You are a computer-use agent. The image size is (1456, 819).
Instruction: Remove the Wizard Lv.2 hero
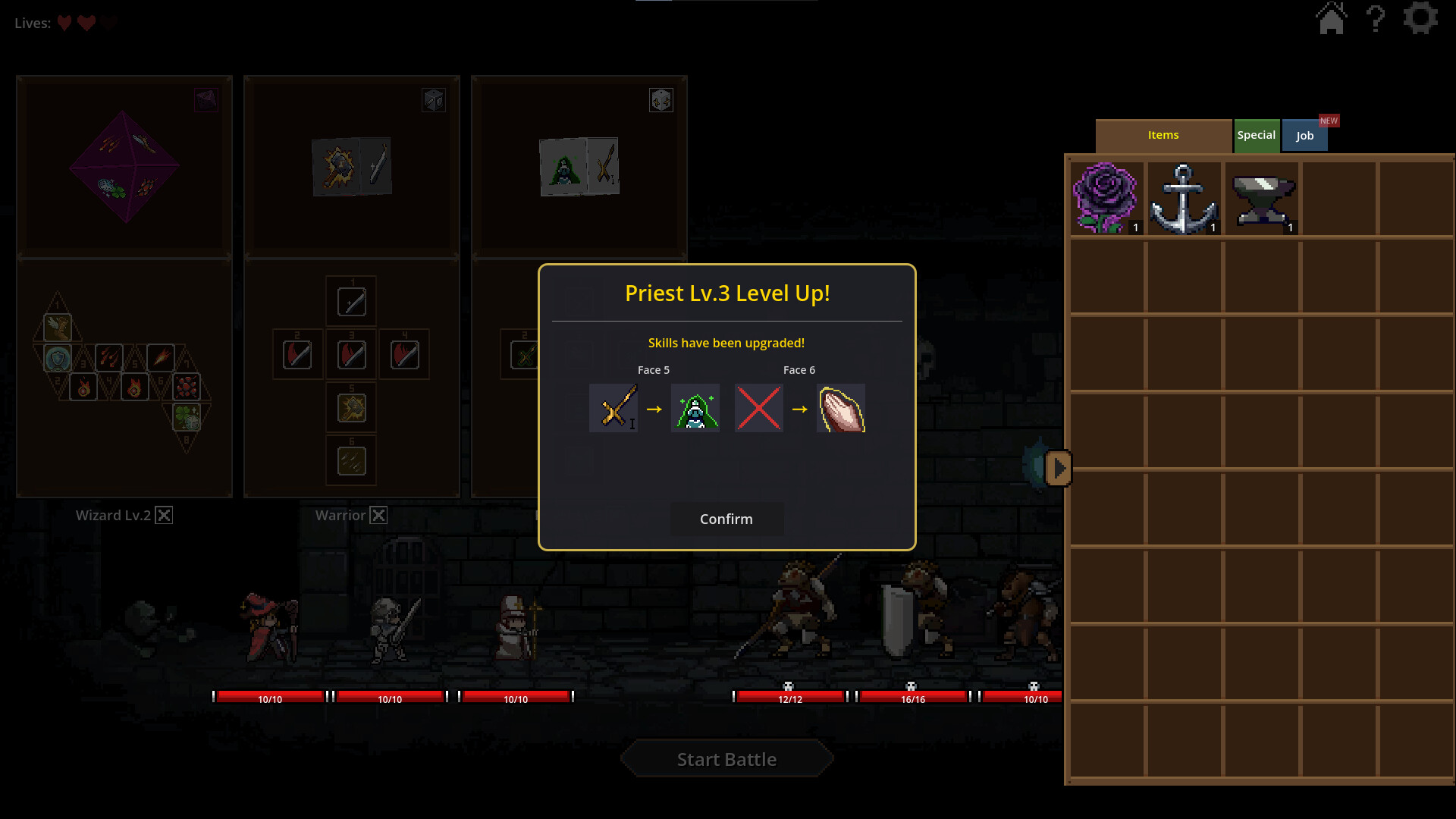click(164, 516)
